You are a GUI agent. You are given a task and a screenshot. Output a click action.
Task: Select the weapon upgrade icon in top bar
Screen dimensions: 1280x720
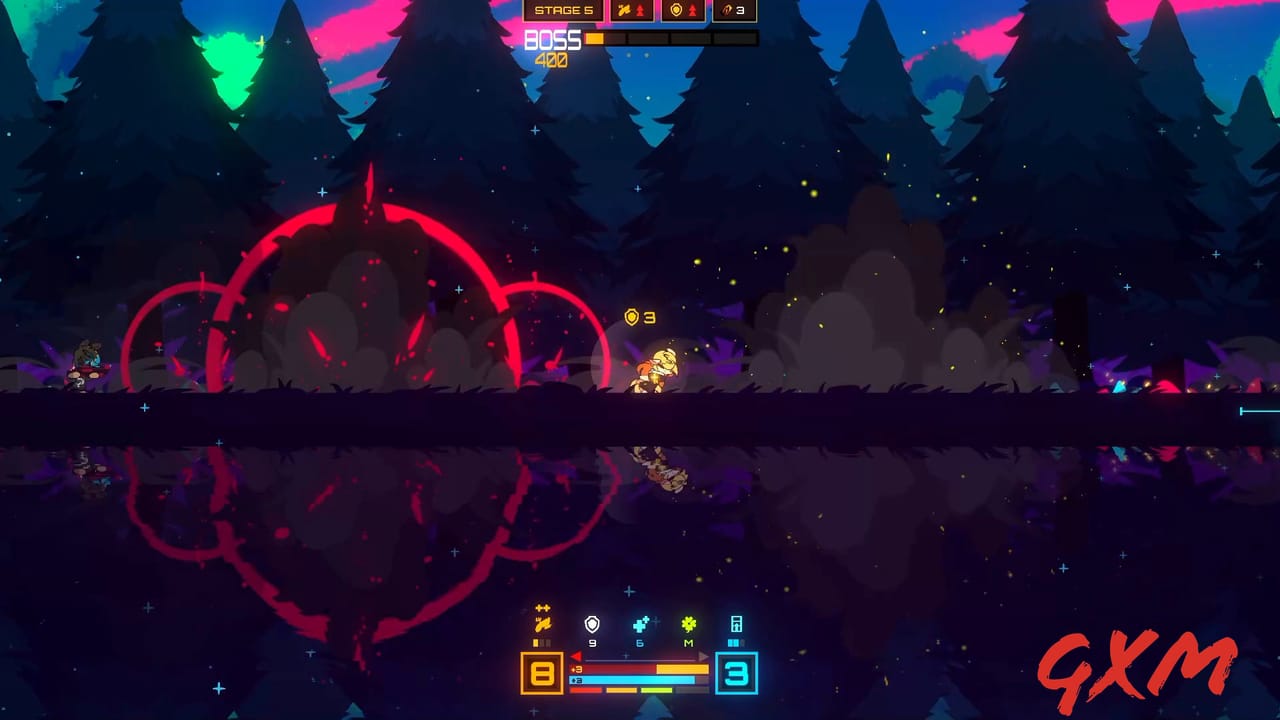point(624,10)
